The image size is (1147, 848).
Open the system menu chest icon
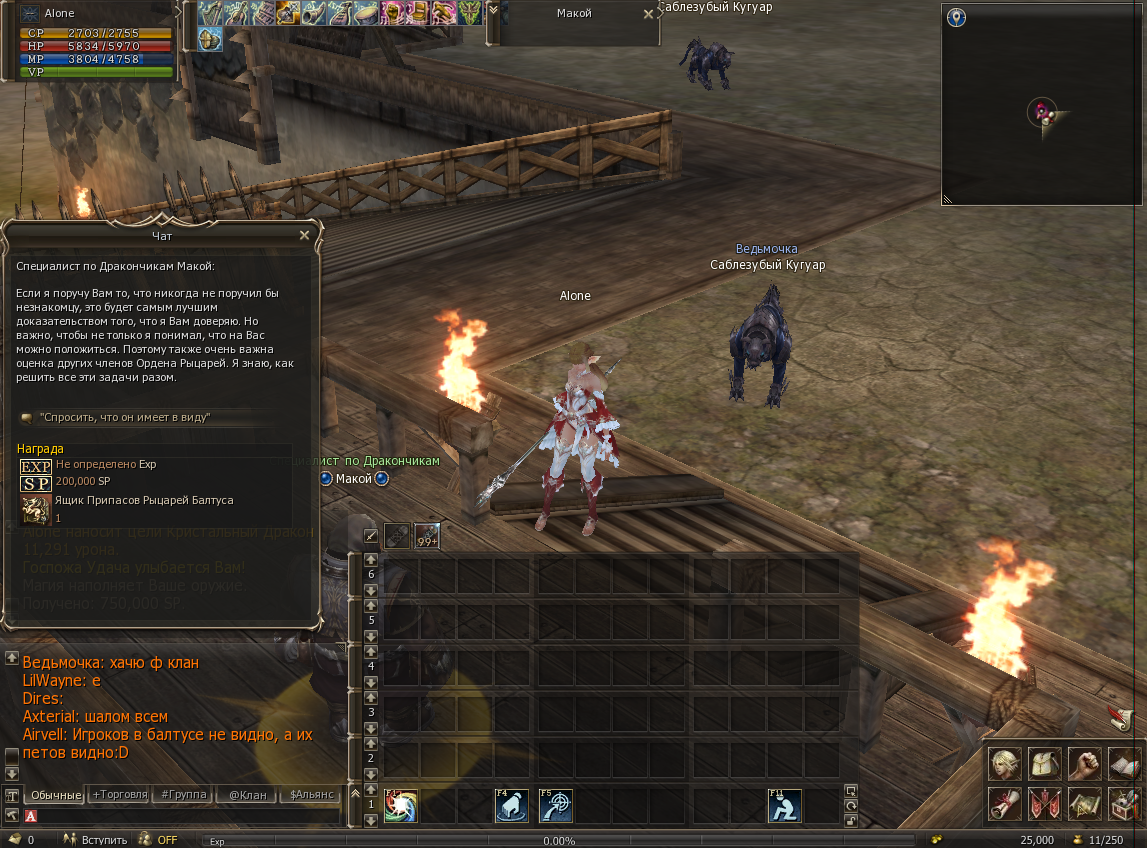(1124, 803)
